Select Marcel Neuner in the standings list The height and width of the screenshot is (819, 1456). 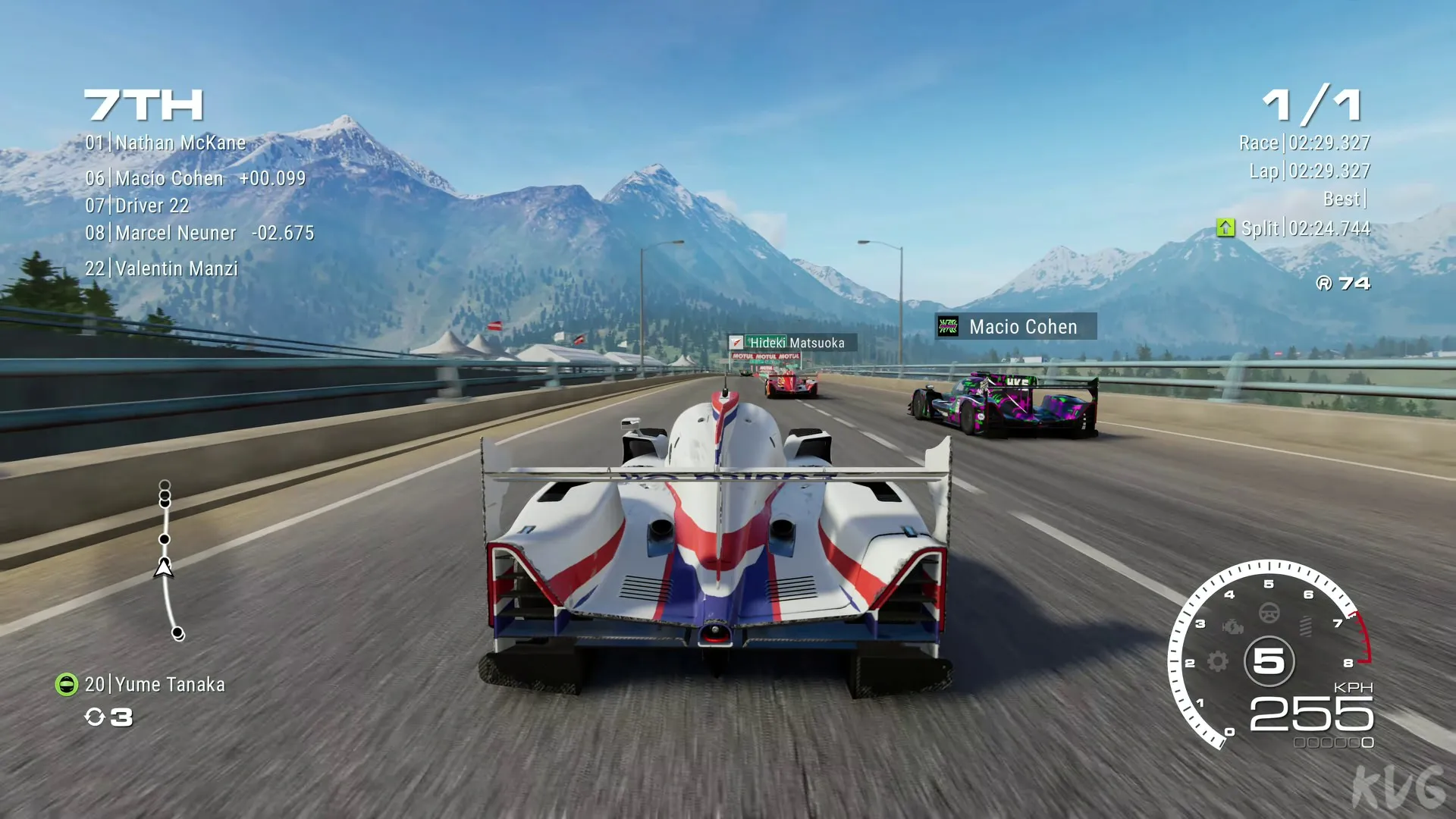coord(199,234)
